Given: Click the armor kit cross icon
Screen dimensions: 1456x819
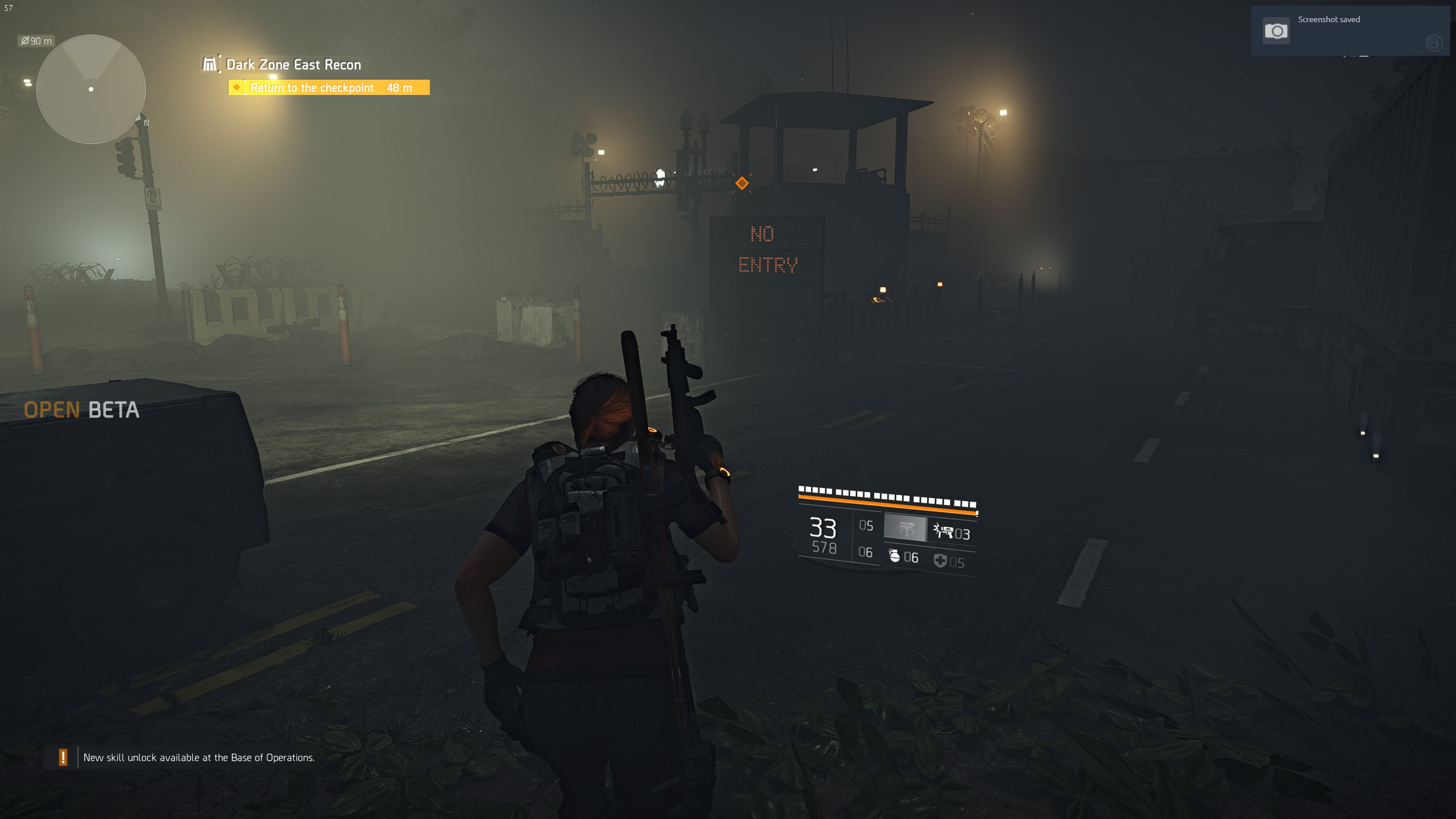Looking at the screenshot, I should (x=941, y=560).
